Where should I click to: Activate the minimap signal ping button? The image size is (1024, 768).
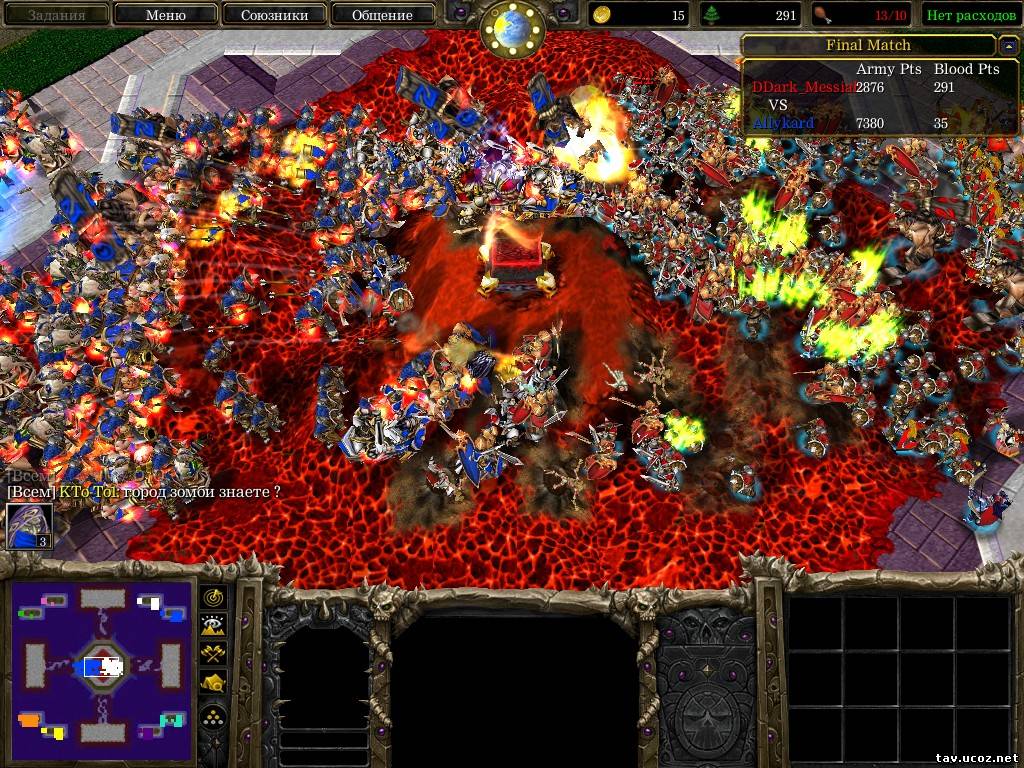point(214,596)
